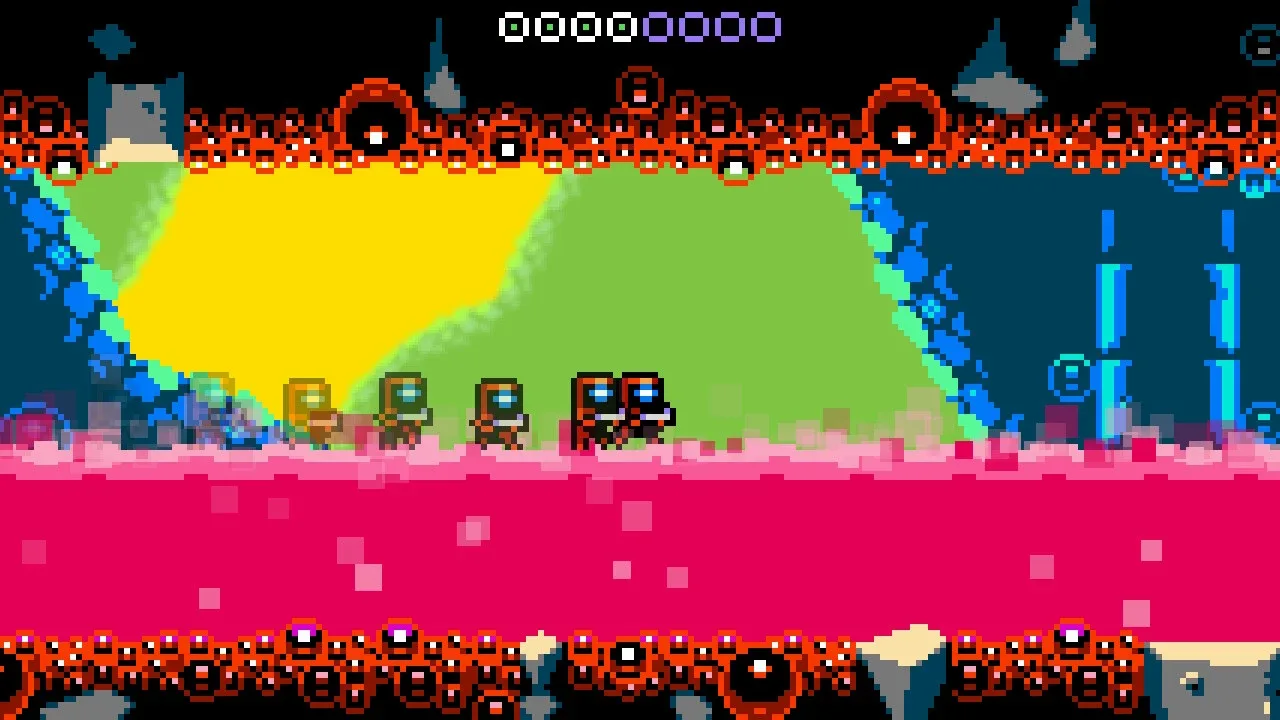Screen dimensions: 1280x720
Task: Click the third purple HUD counter
Action: coord(730,25)
